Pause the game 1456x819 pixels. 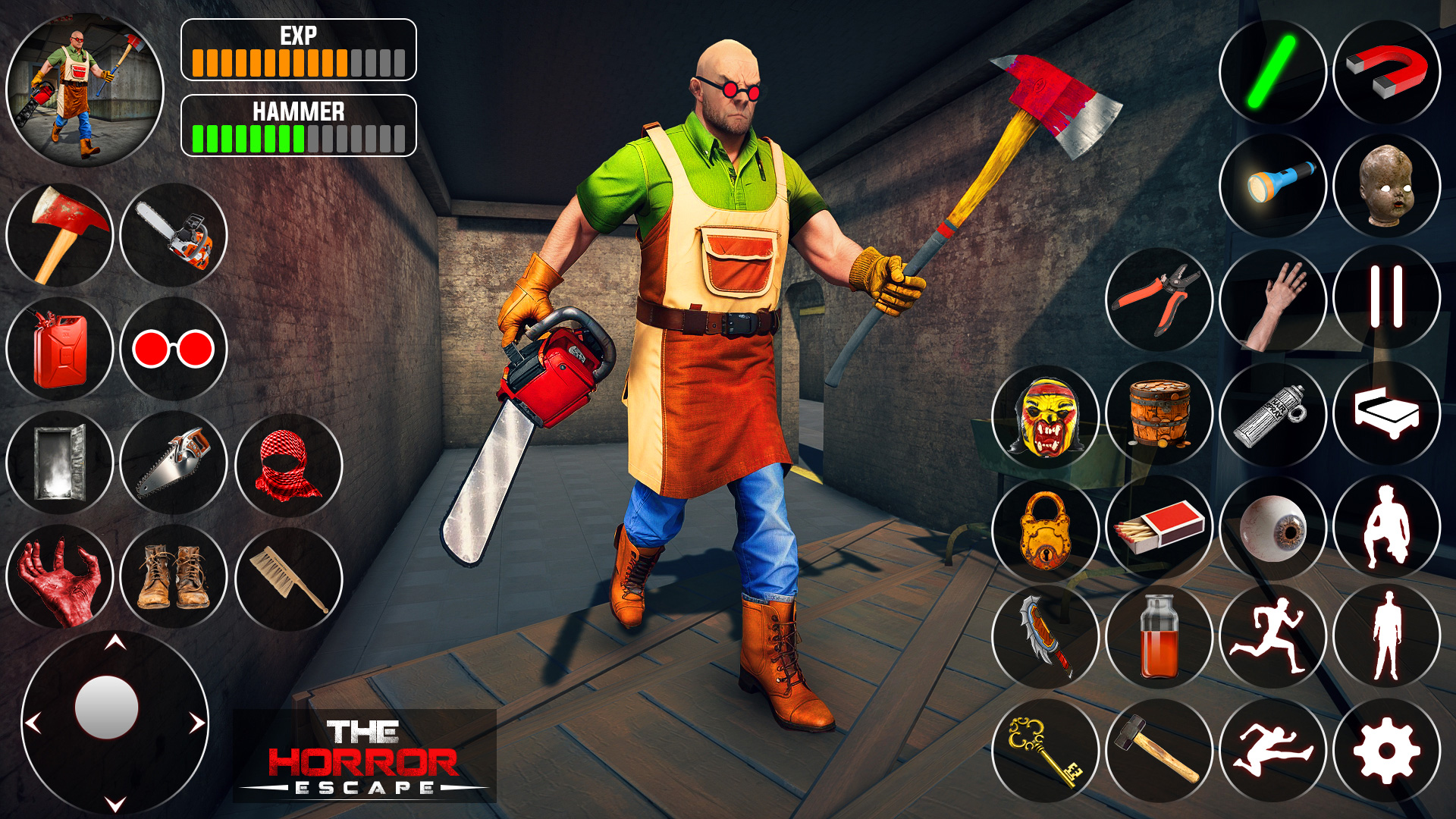pos(1388,300)
